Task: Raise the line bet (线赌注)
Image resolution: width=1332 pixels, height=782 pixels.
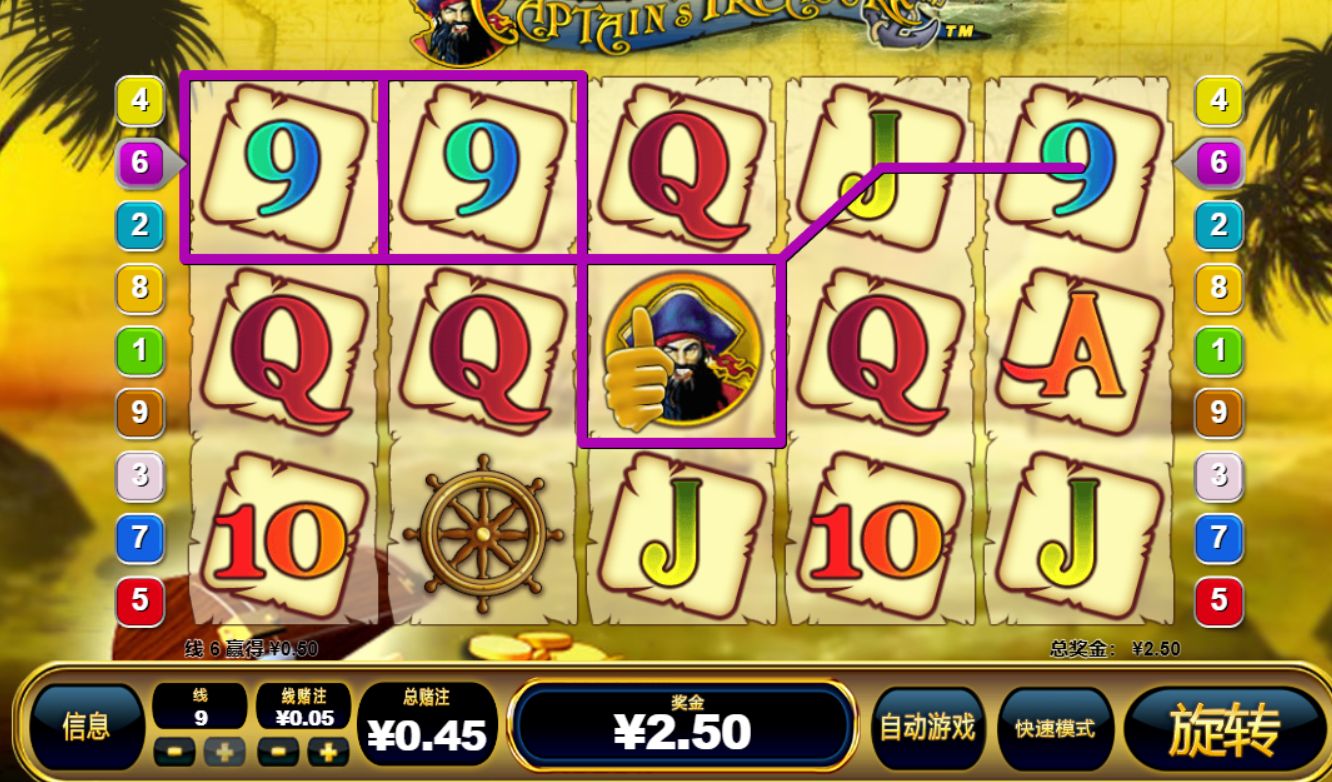Action: 327,751
